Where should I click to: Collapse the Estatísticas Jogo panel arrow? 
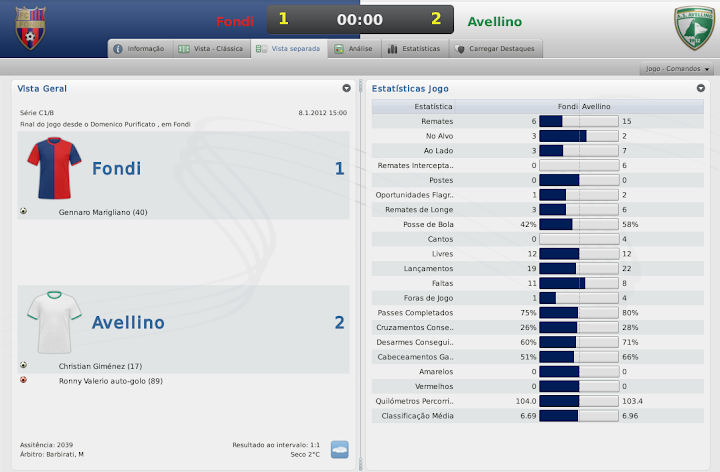(x=701, y=88)
